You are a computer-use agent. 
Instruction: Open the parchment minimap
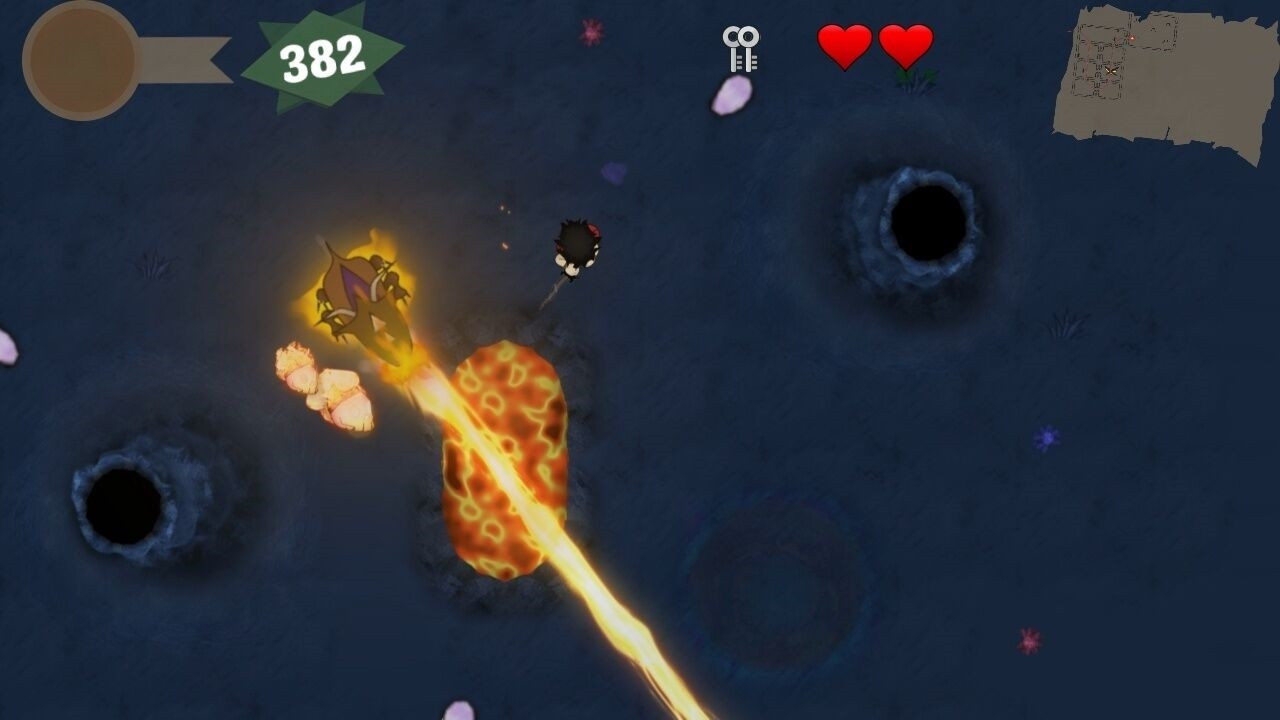click(1163, 80)
